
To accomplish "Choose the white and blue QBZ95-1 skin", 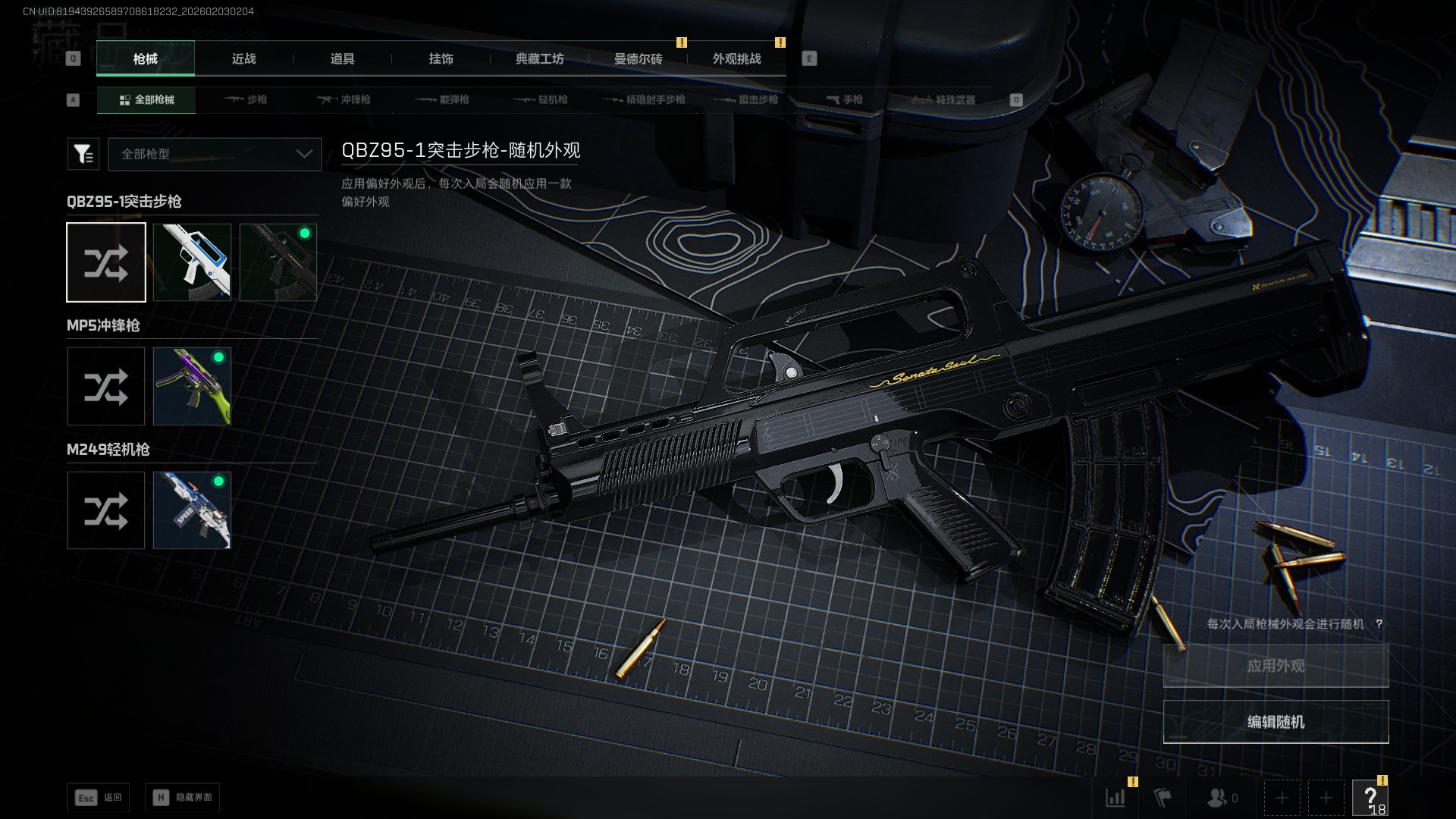I will coord(192,262).
